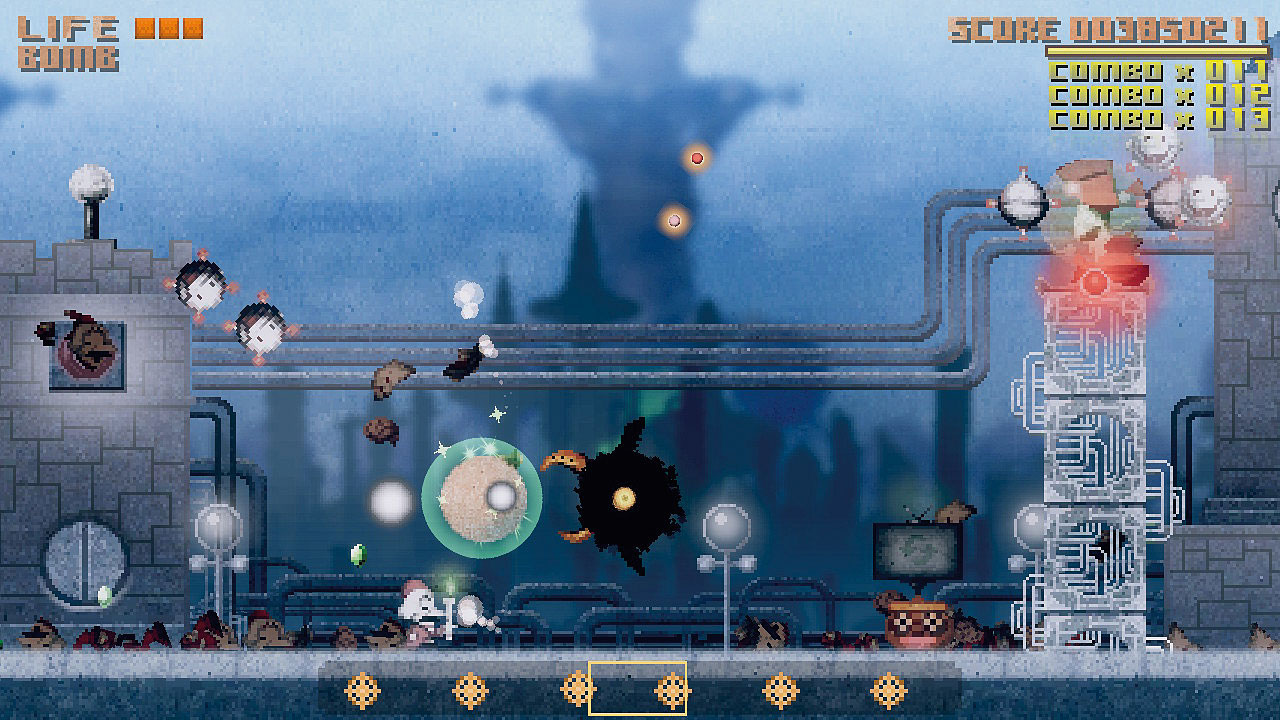Click the first bomb crosshair icon at bottom

coord(360,690)
